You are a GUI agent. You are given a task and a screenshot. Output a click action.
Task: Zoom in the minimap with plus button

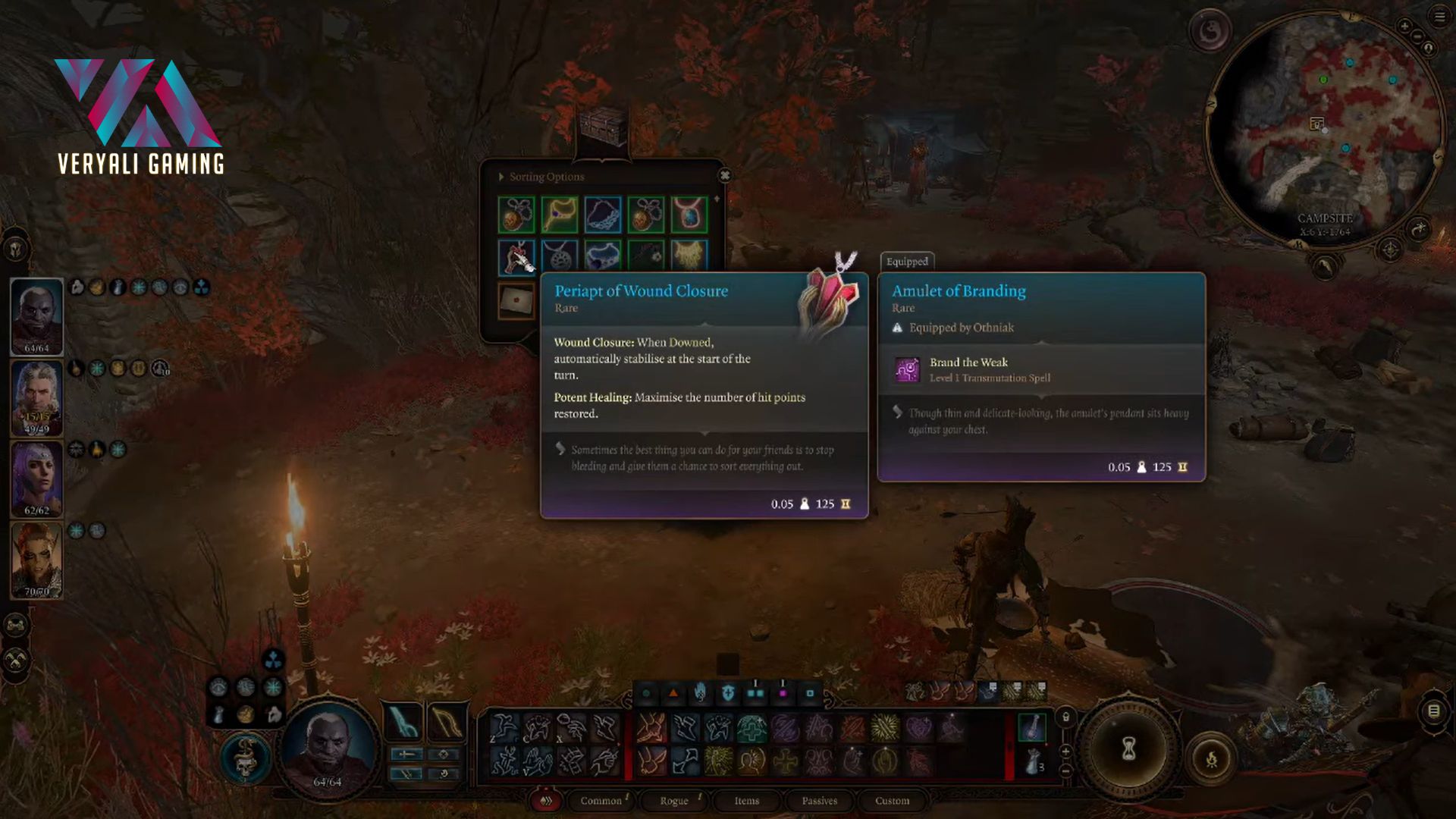click(1404, 27)
